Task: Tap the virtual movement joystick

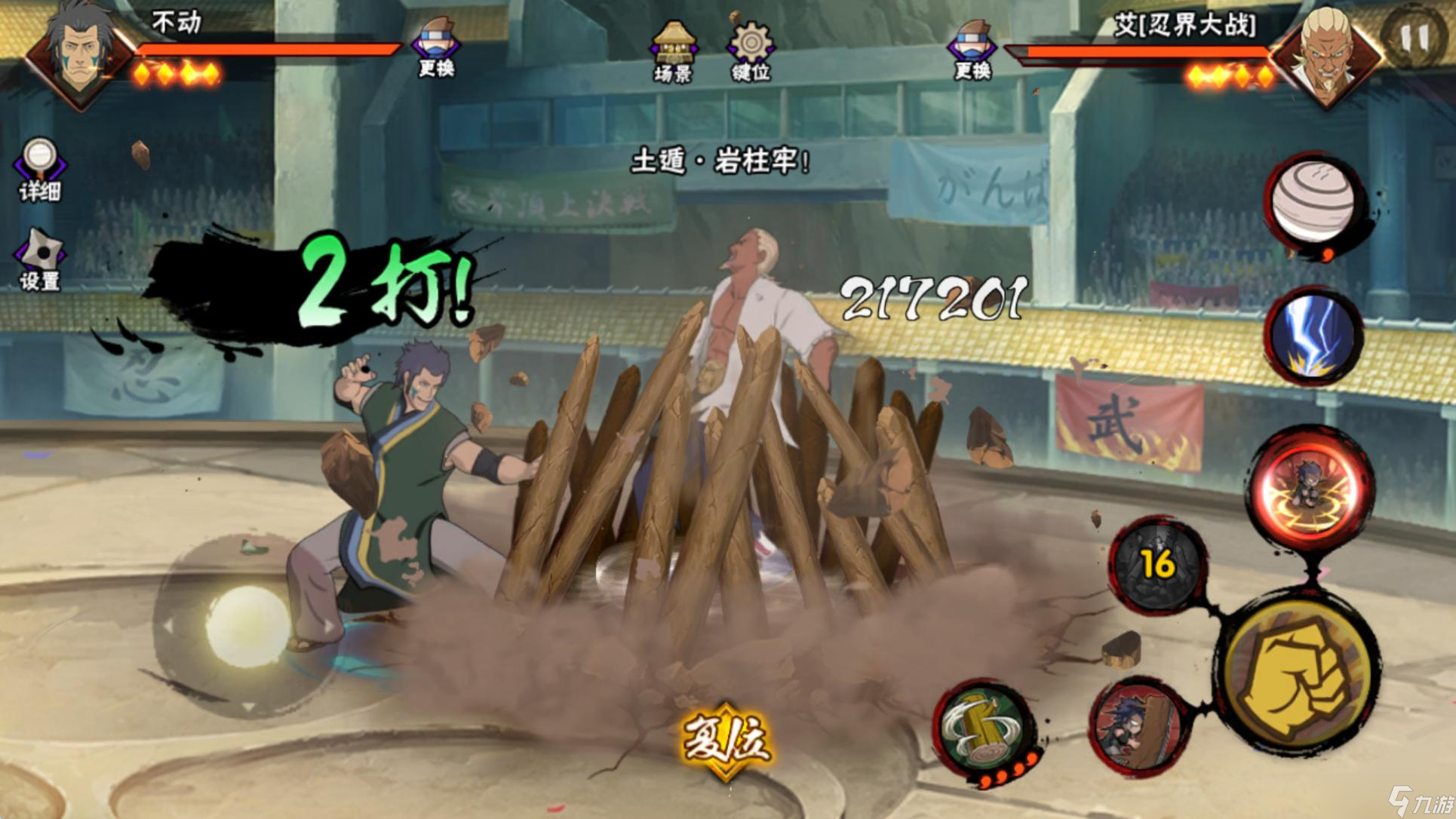Action: point(247,627)
